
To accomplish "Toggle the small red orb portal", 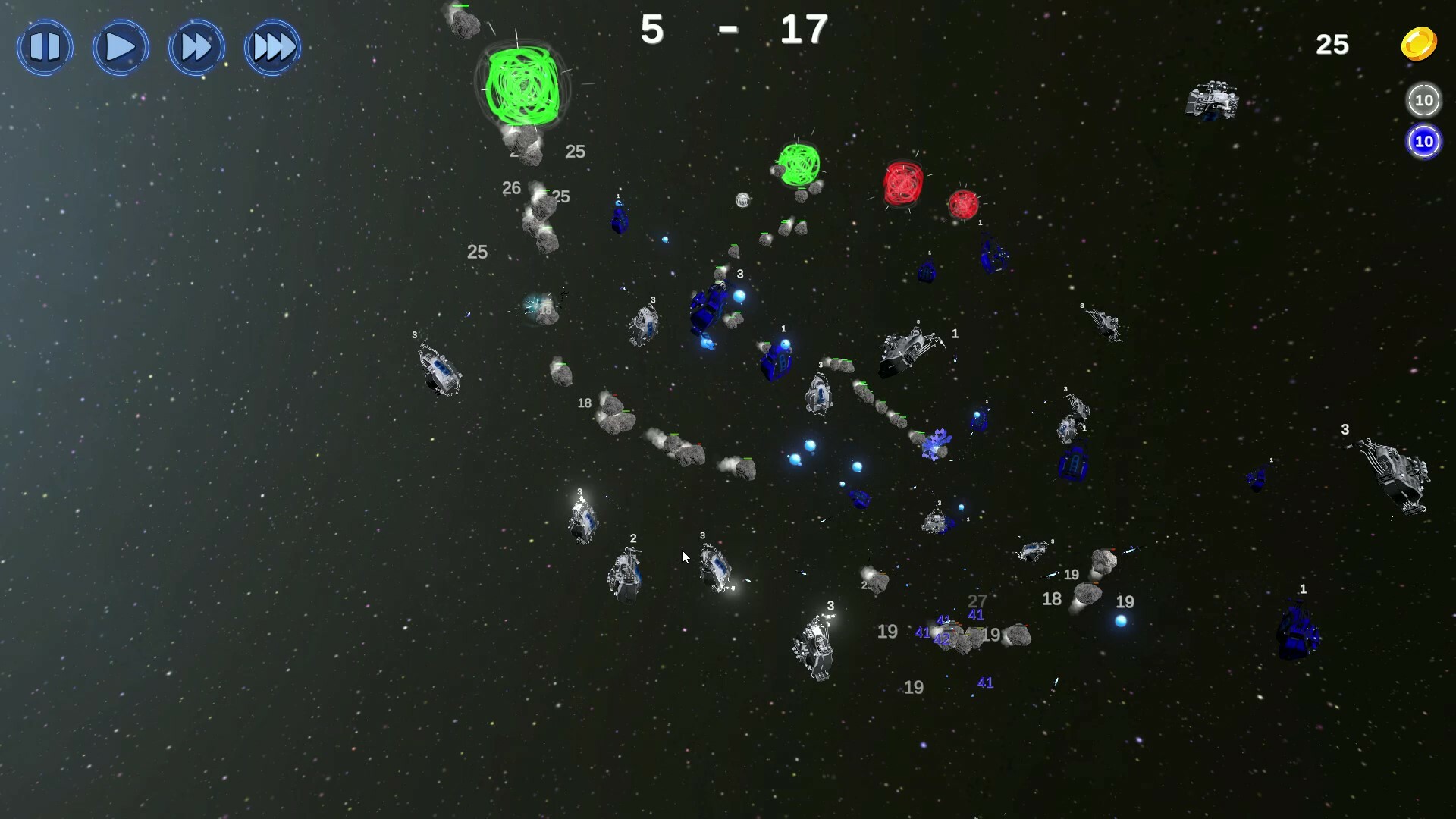I will (963, 203).
